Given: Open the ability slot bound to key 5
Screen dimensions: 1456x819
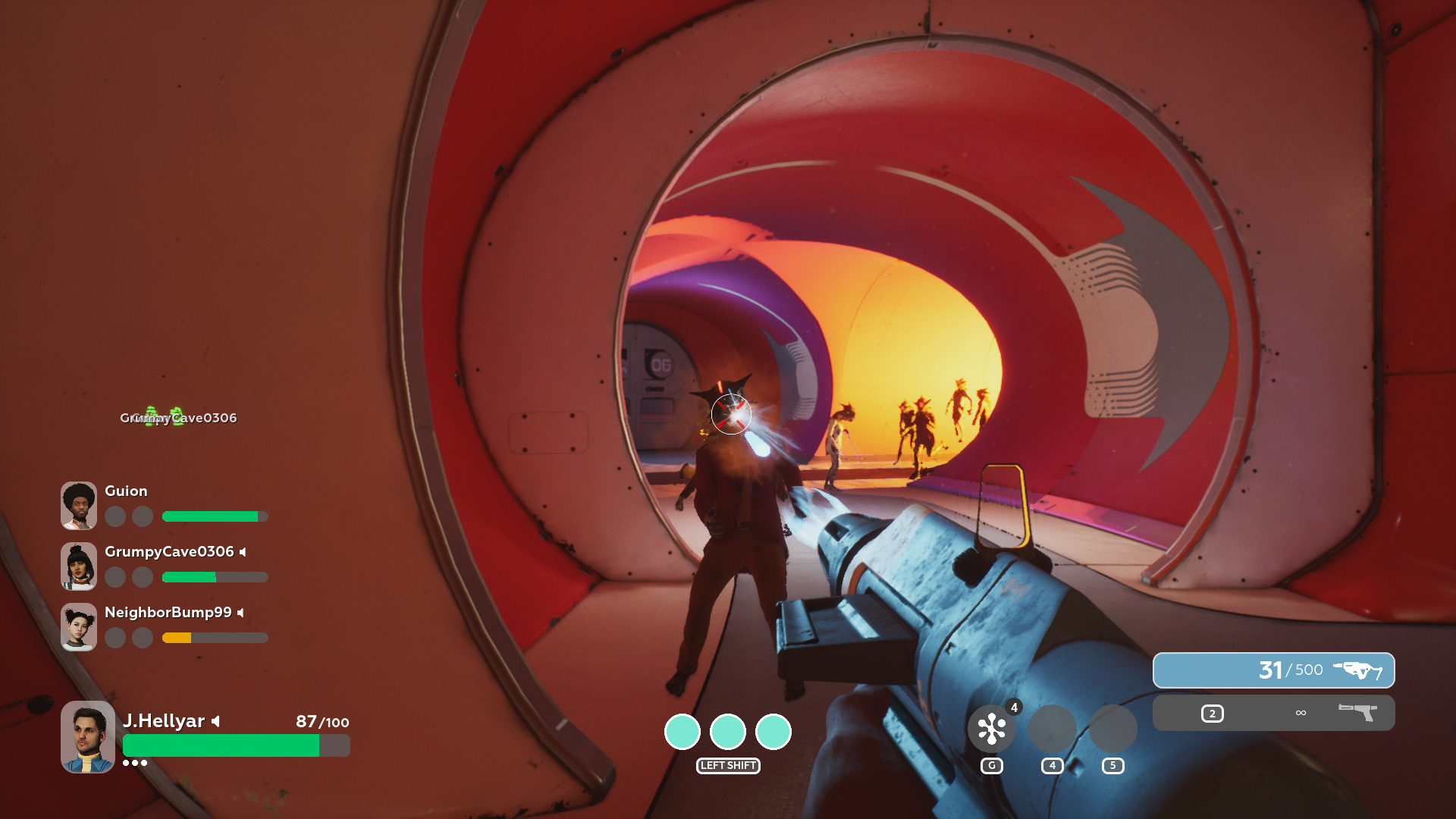Looking at the screenshot, I should (x=1112, y=729).
